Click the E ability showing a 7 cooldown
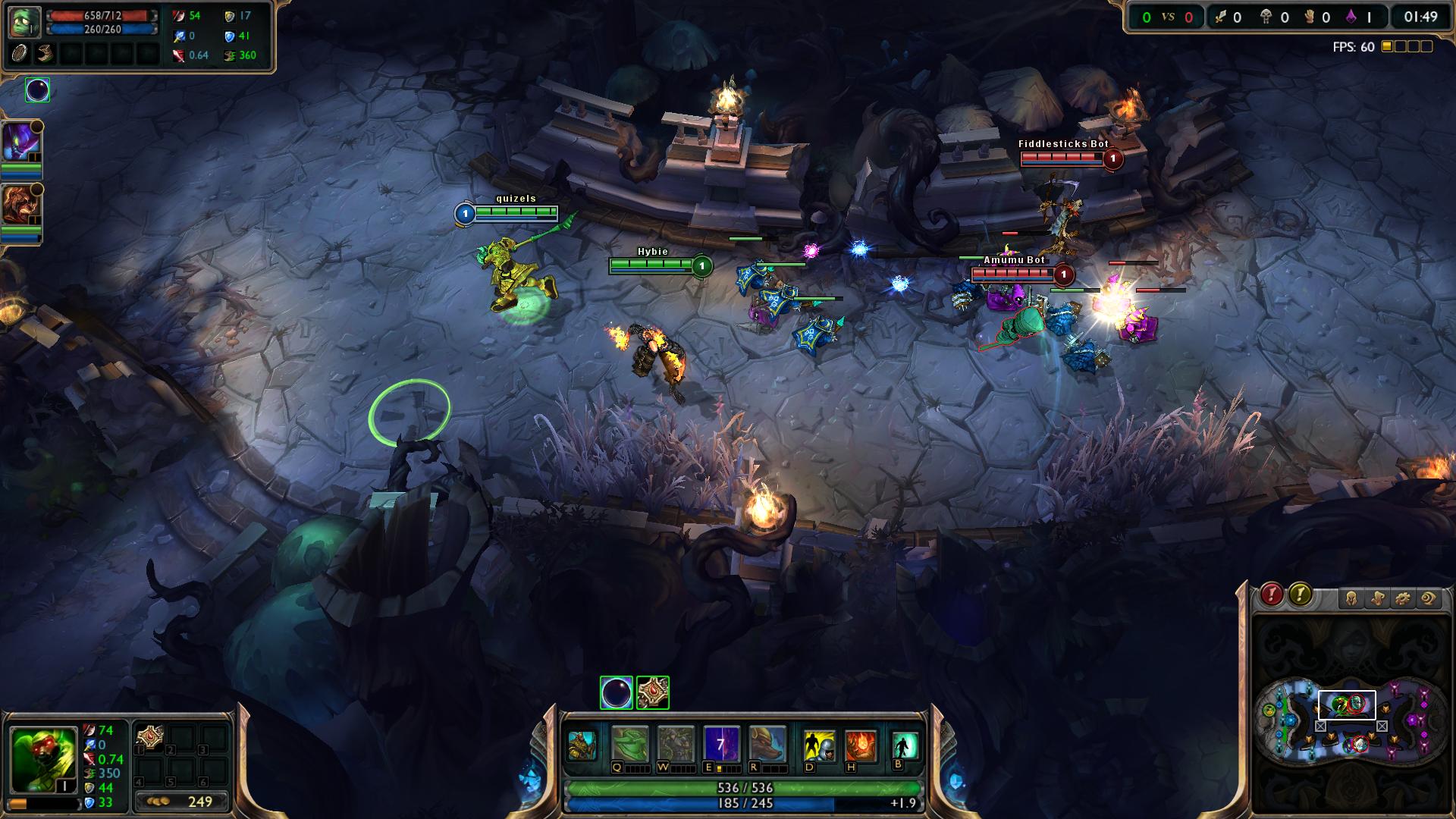 (720, 744)
